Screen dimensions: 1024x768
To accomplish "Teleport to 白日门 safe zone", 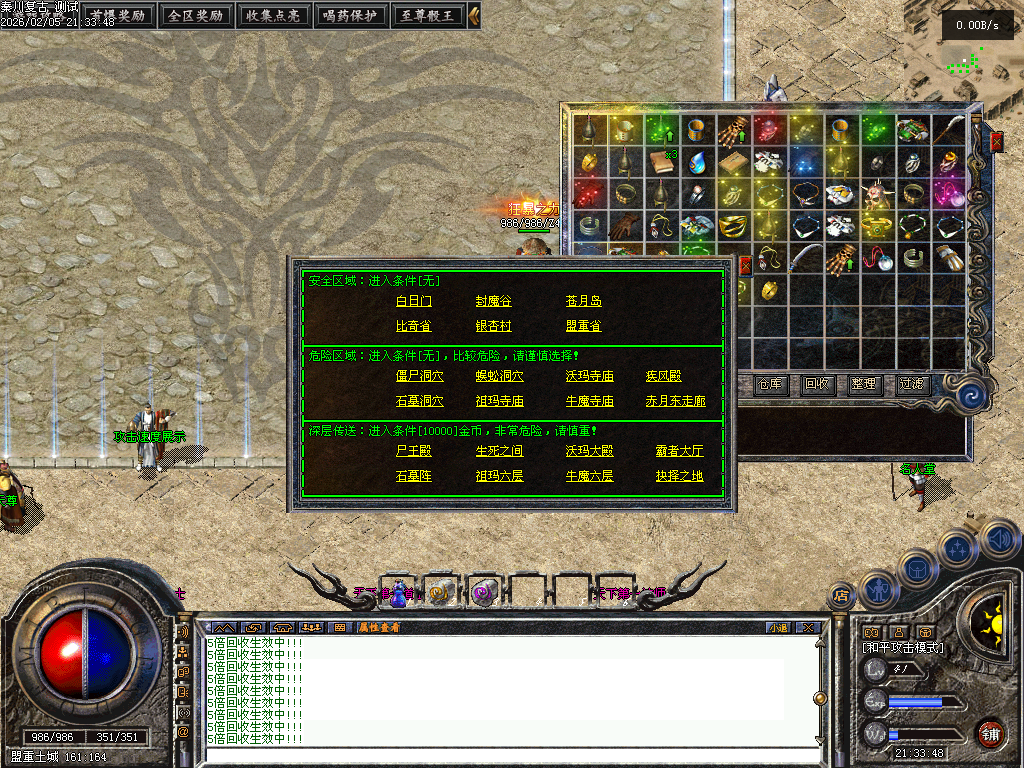I will 414,301.
